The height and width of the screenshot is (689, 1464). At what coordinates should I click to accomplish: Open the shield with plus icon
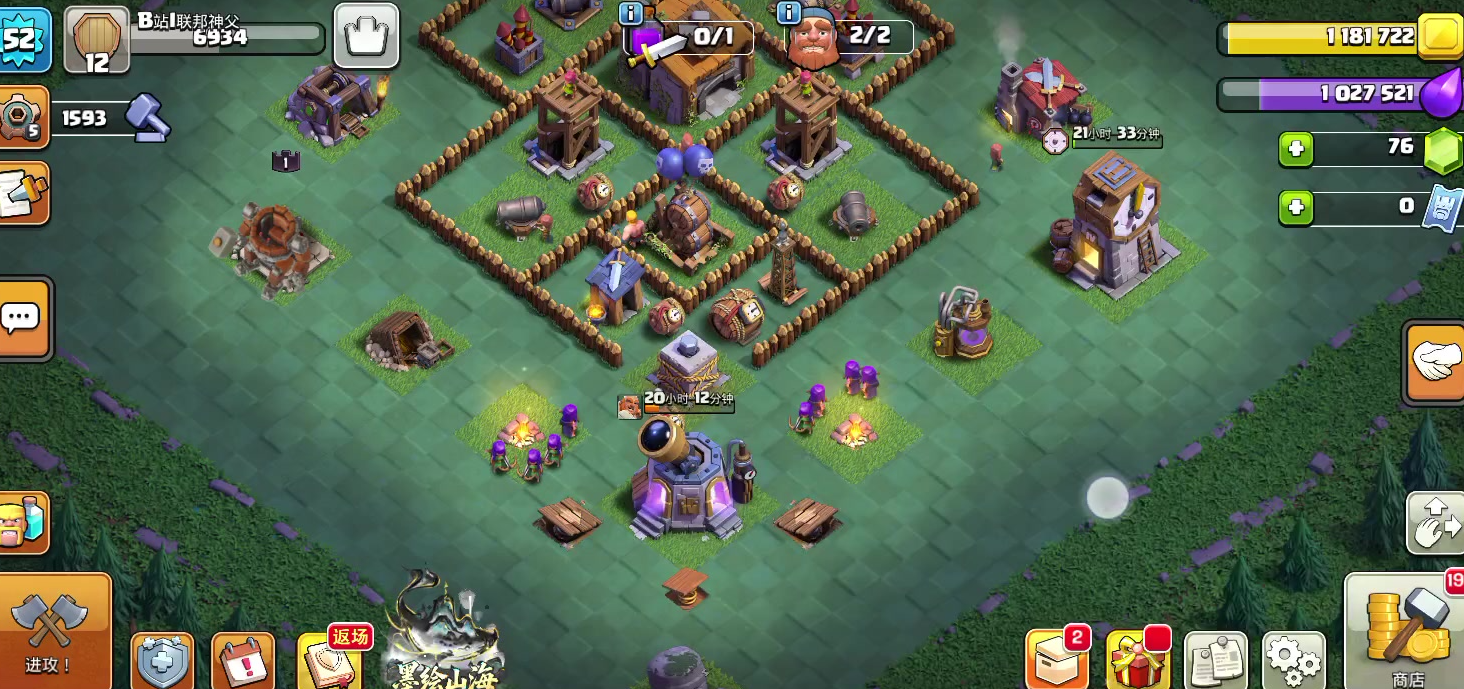coord(162,661)
